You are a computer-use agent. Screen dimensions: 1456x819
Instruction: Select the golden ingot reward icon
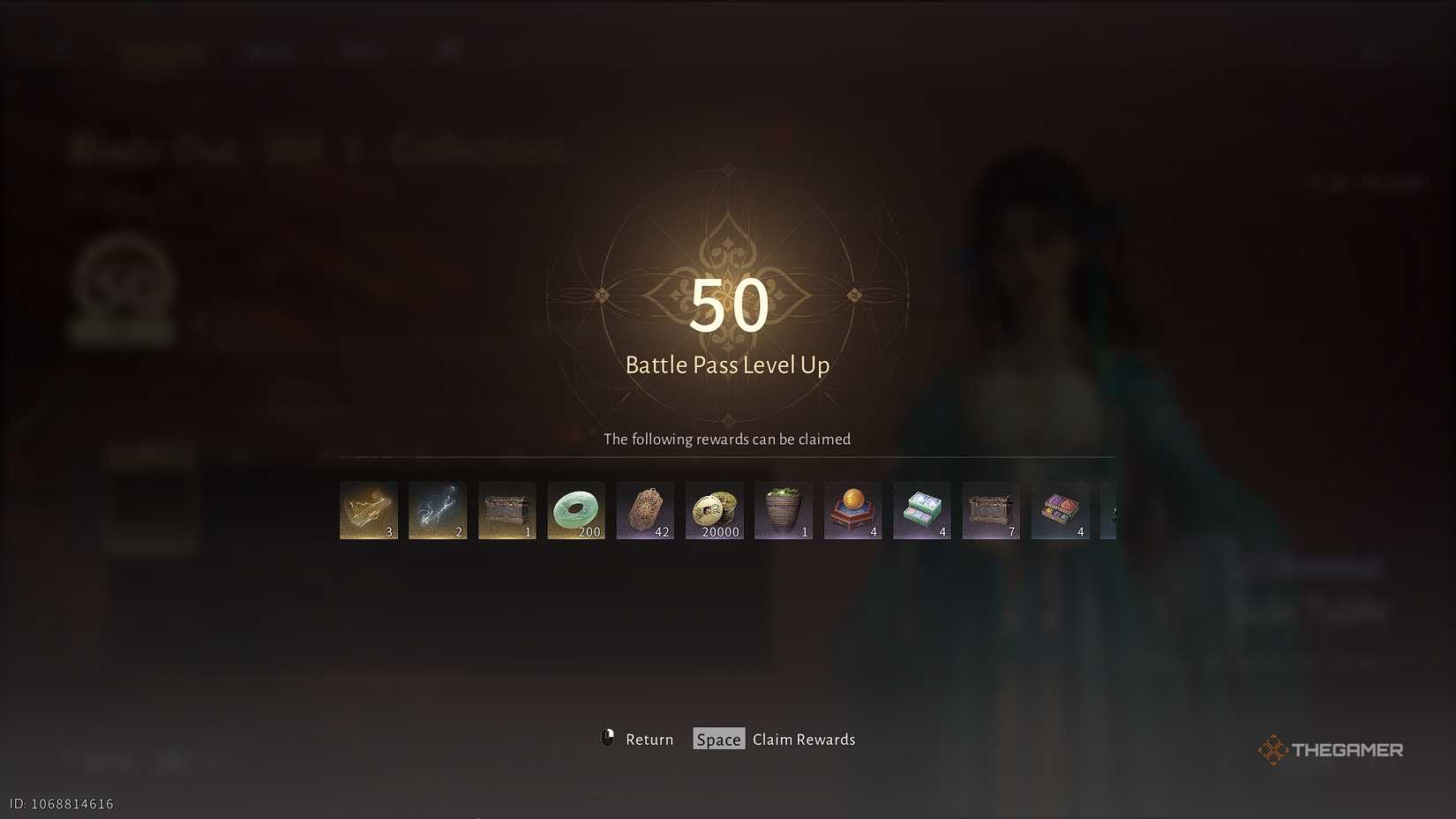point(368,510)
